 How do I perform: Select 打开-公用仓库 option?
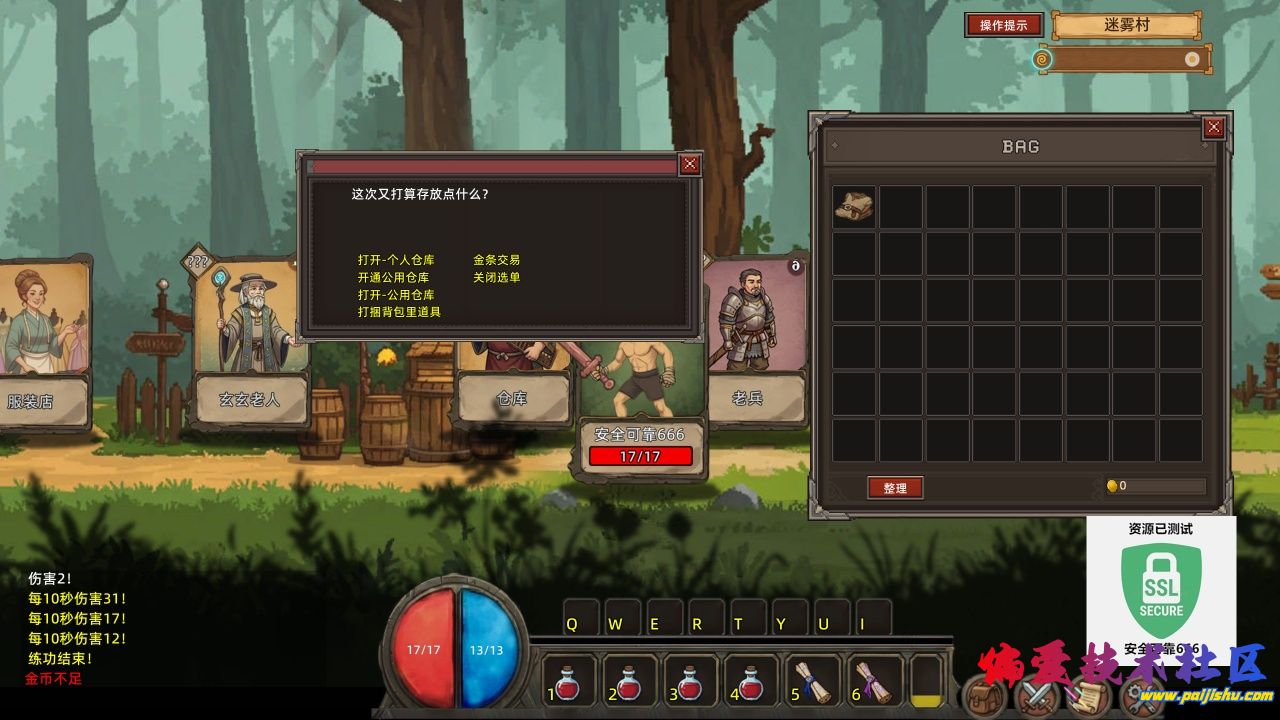[396, 295]
